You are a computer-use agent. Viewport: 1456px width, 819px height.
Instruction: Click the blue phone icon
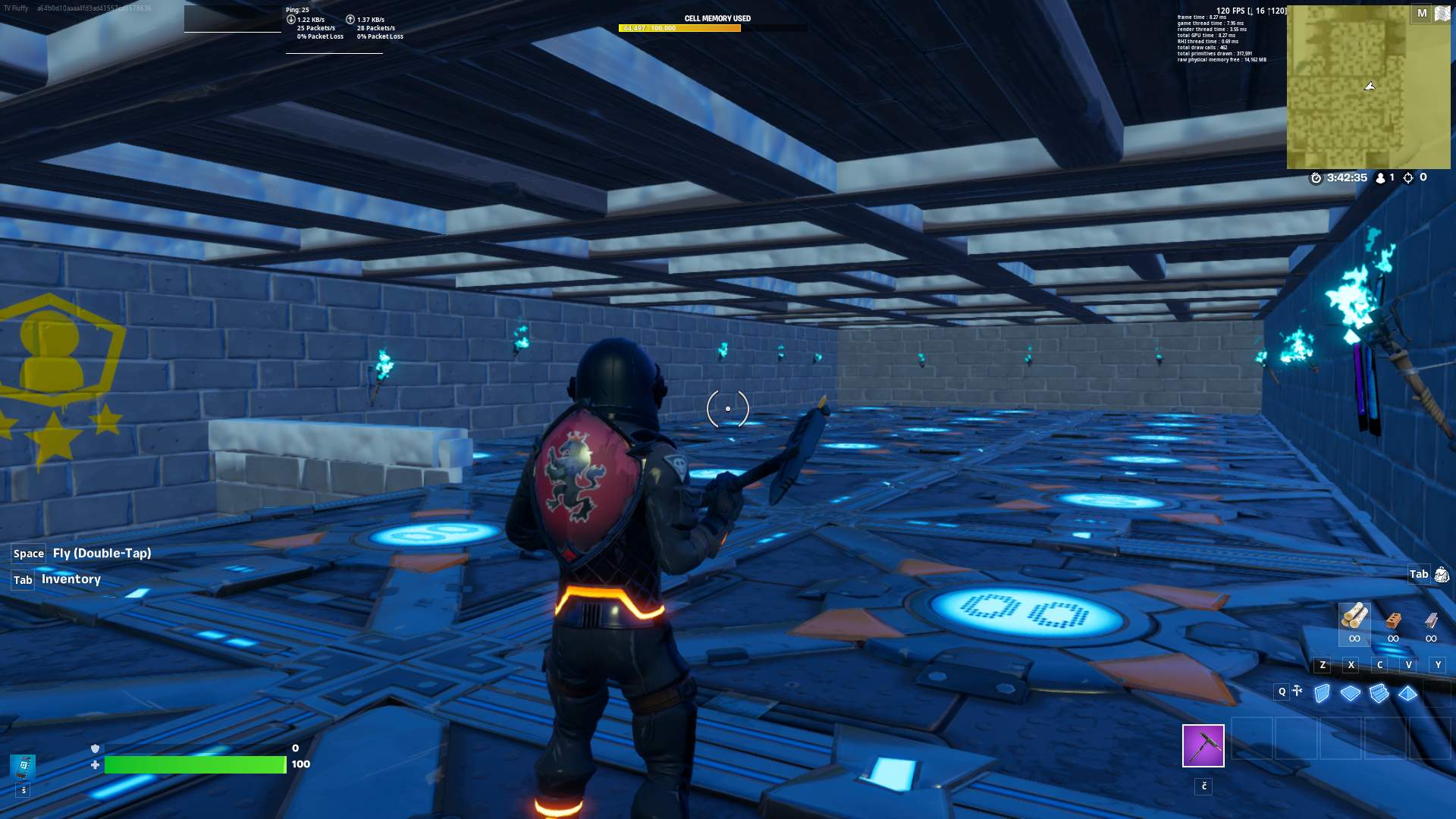point(24,766)
